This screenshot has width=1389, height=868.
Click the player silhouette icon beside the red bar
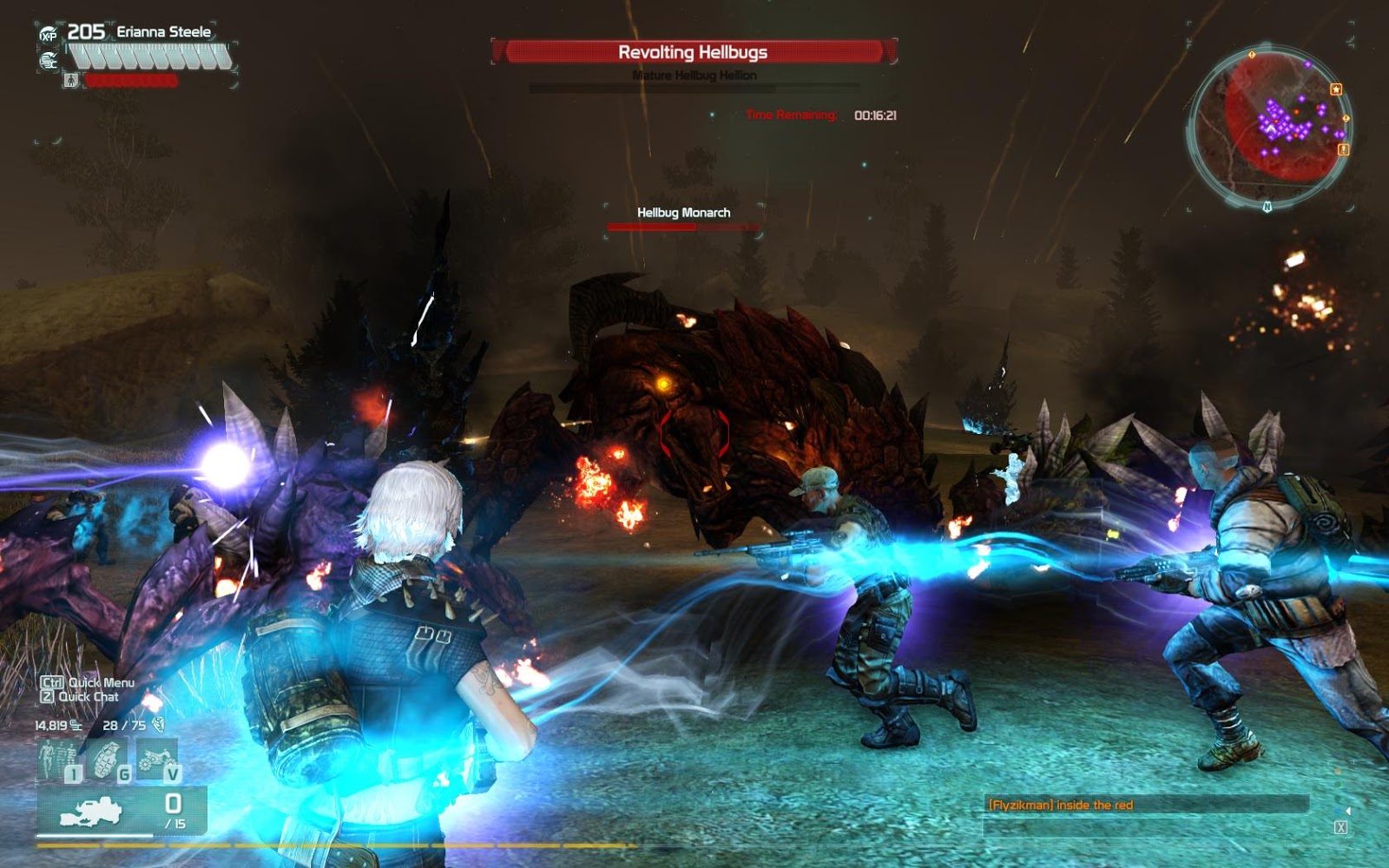click(x=71, y=80)
